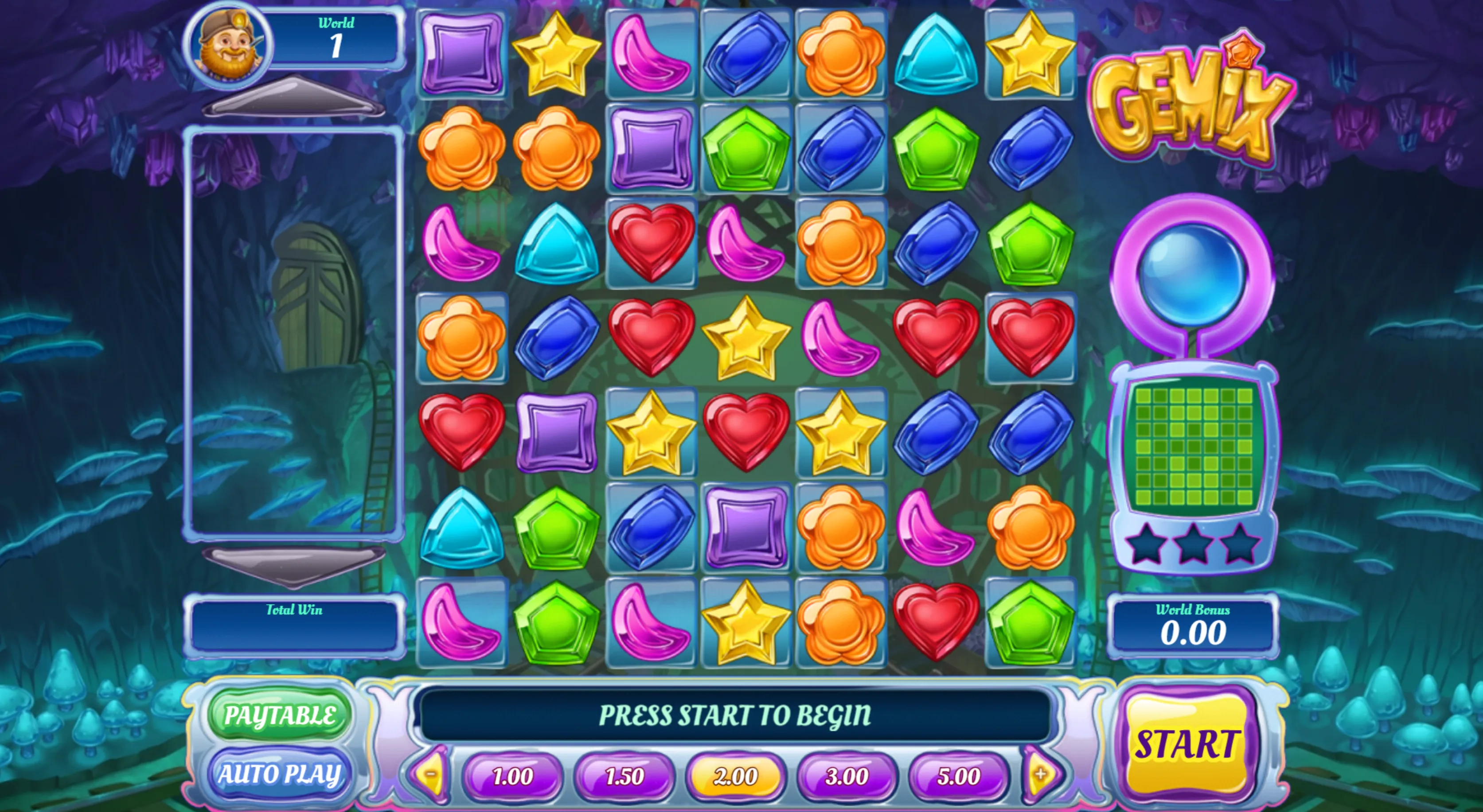The height and width of the screenshot is (812, 1483).
Task: Select the 1.00 bet amount
Action: (512, 776)
